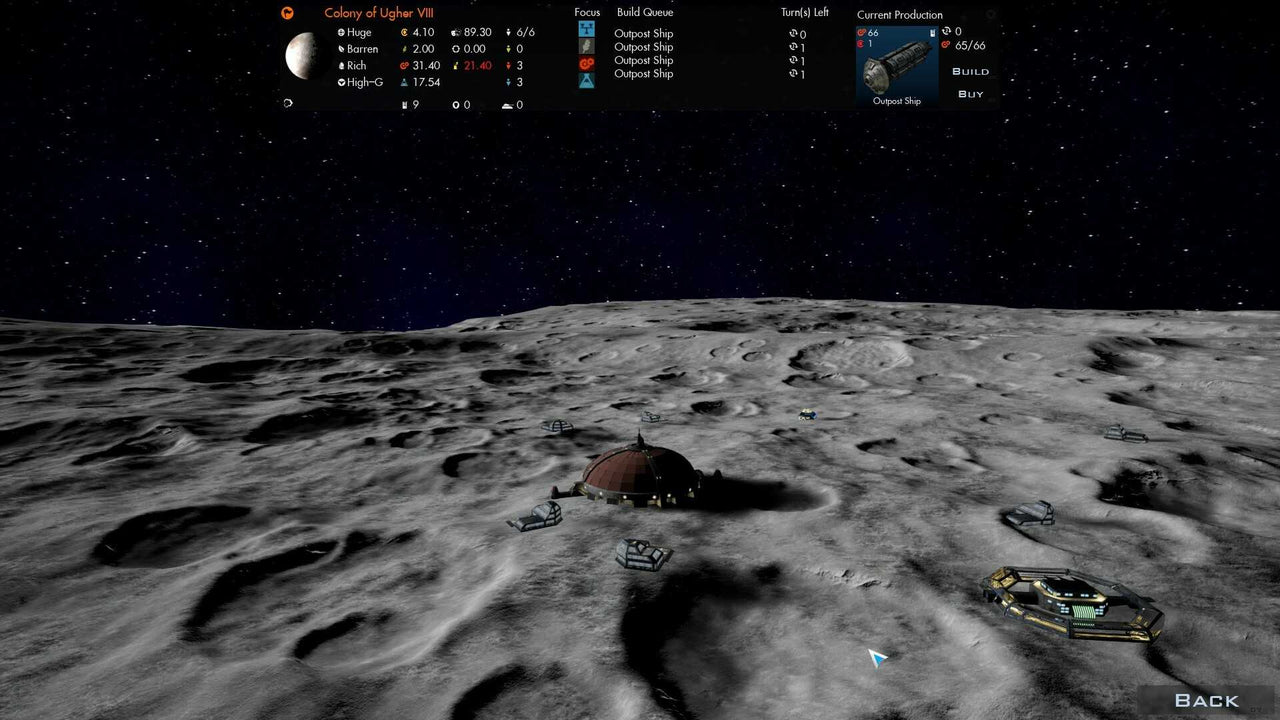Click the production icon beside 31.40
1280x720 pixels.
[x=405, y=66]
